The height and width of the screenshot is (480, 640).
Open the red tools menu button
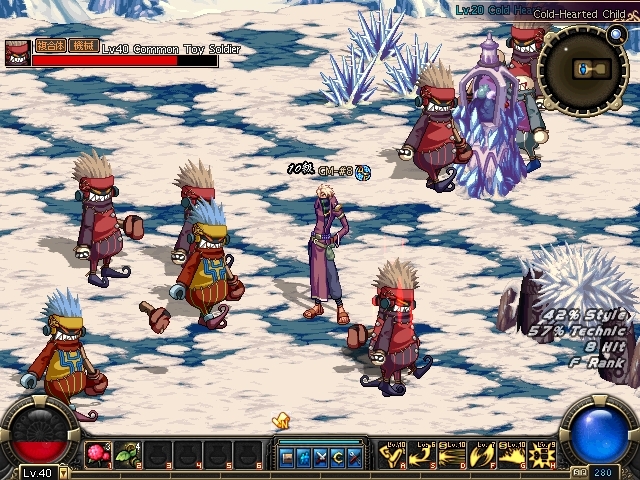(x=355, y=457)
